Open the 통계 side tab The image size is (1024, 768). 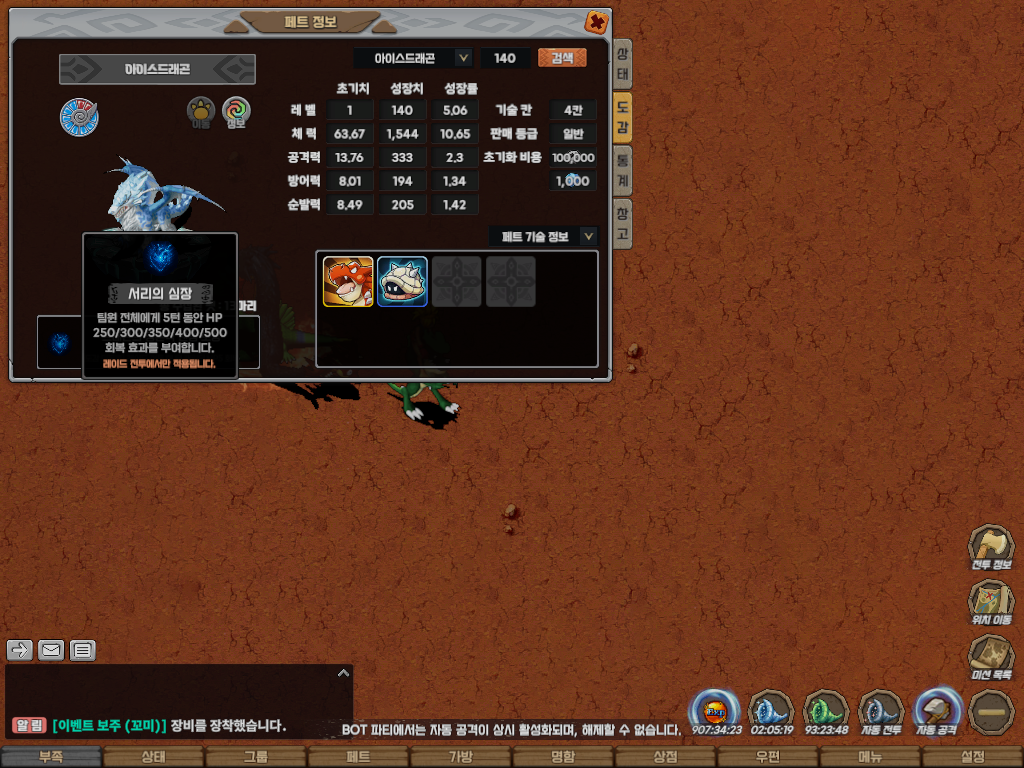[x=622, y=170]
